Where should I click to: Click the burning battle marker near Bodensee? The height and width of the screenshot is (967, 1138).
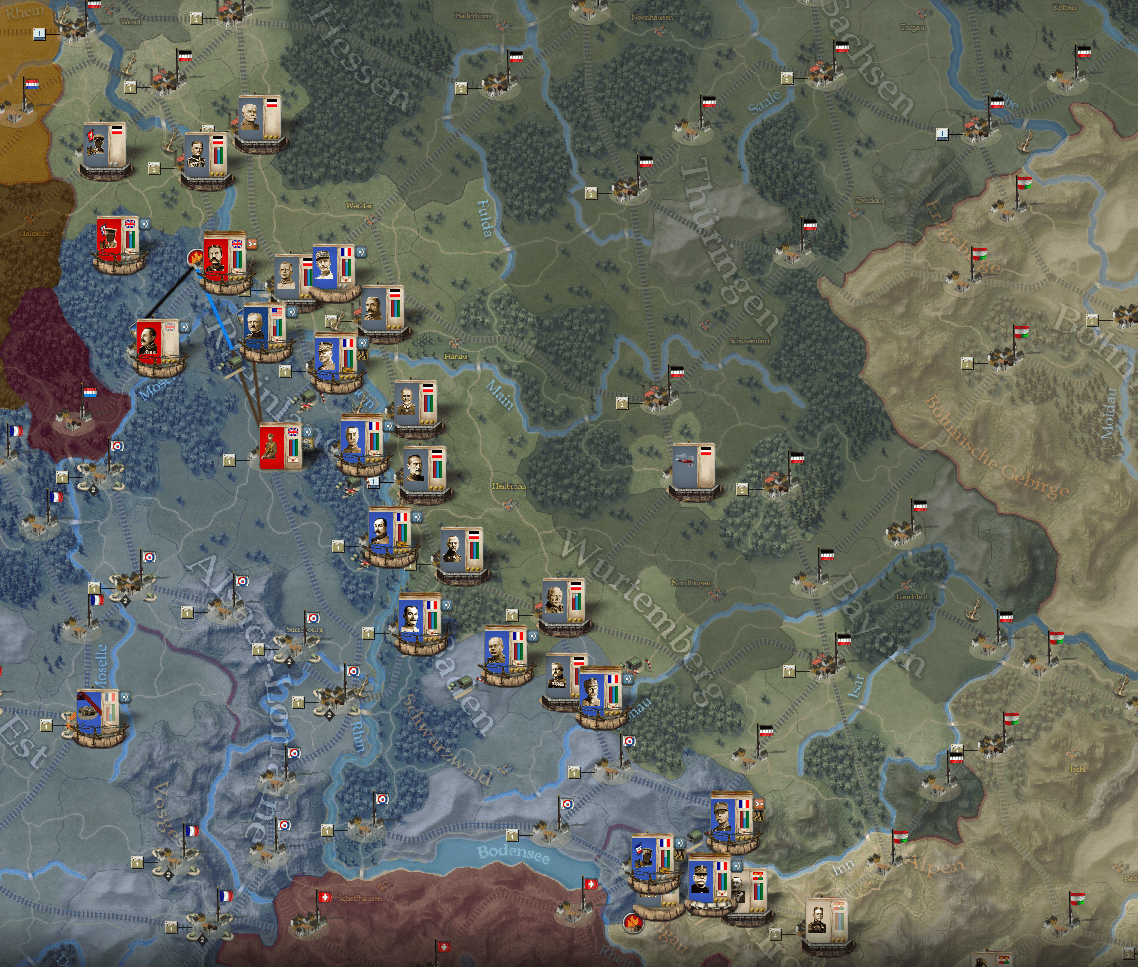point(631,921)
